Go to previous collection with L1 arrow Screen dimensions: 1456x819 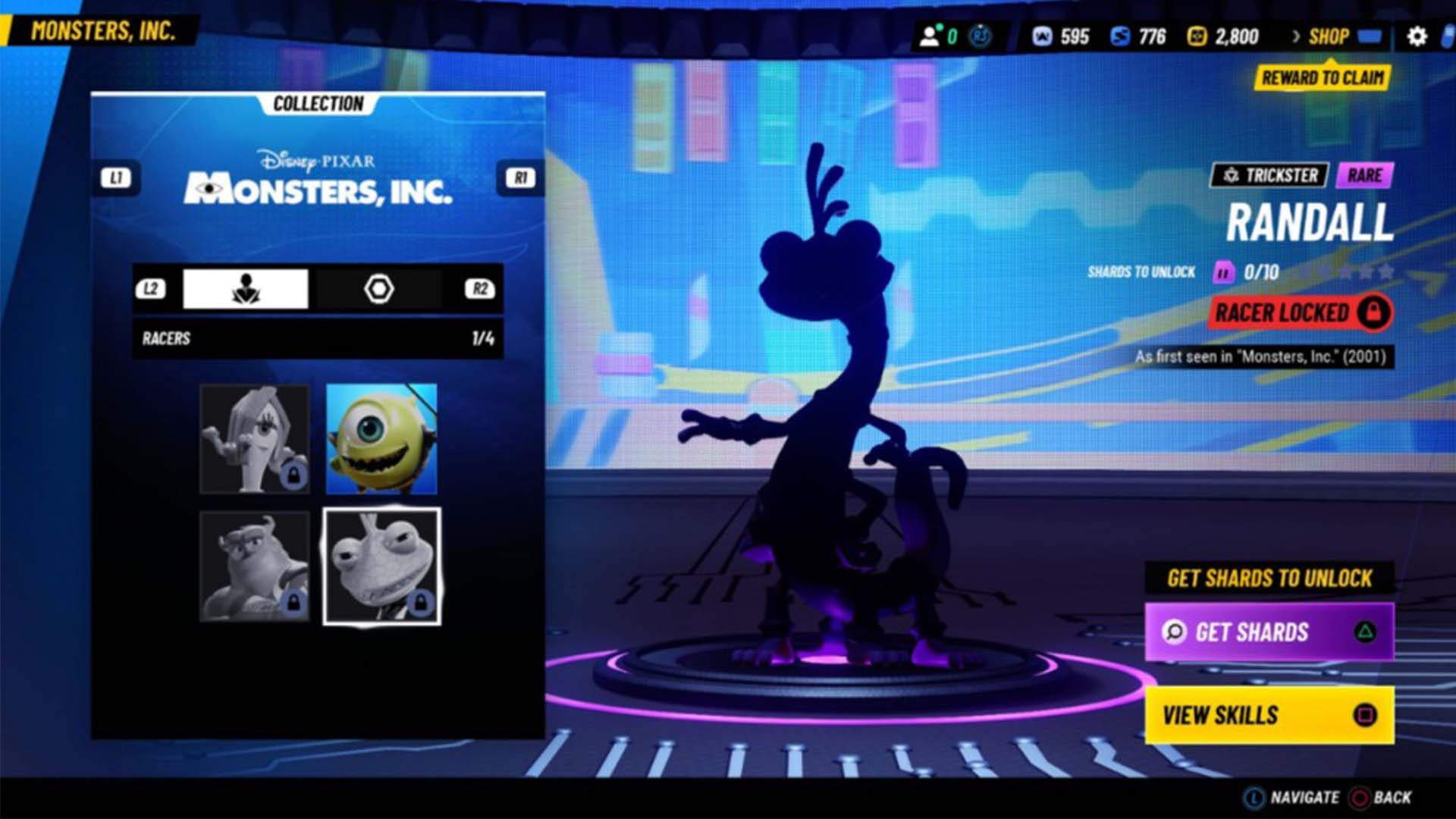(118, 177)
